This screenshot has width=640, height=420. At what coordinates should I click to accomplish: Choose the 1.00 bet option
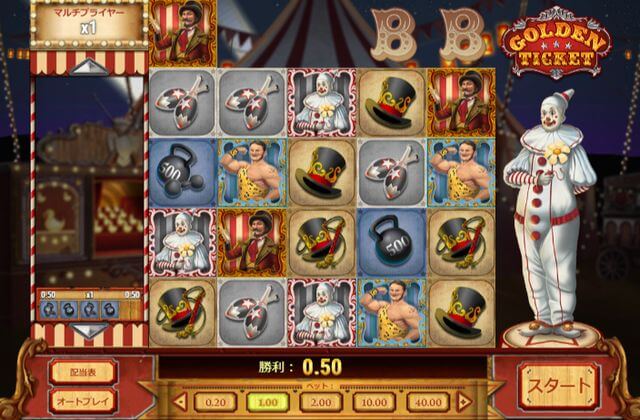pyautogui.click(x=267, y=401)
